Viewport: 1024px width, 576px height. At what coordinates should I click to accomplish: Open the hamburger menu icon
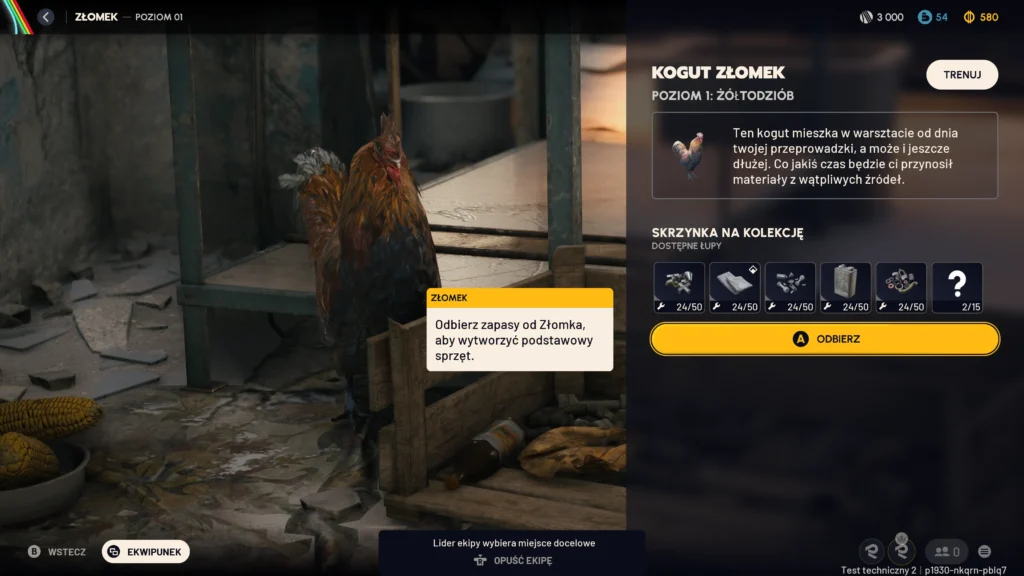[x=985, y=551]
